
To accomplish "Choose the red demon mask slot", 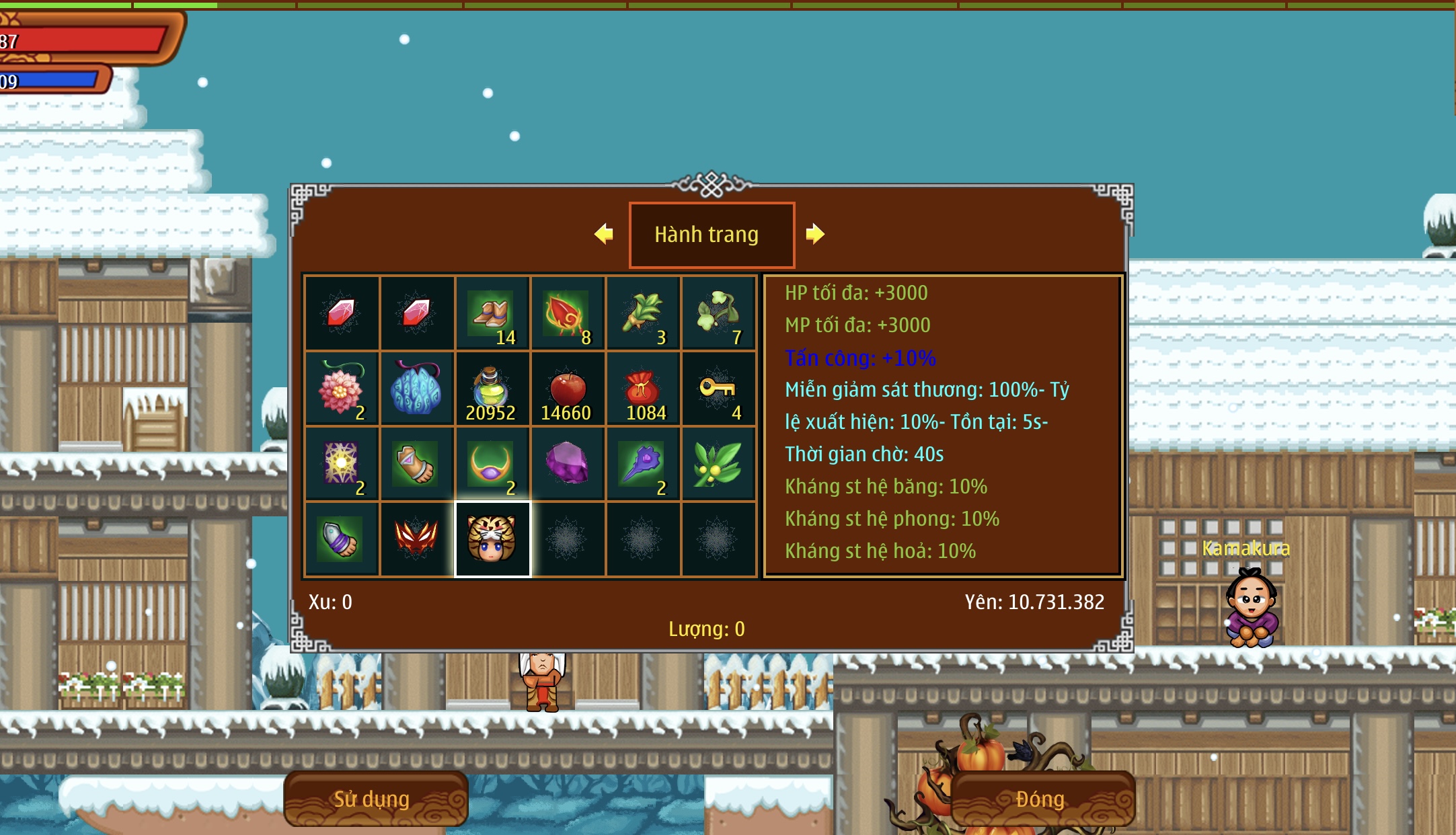I will coord(417,539).
